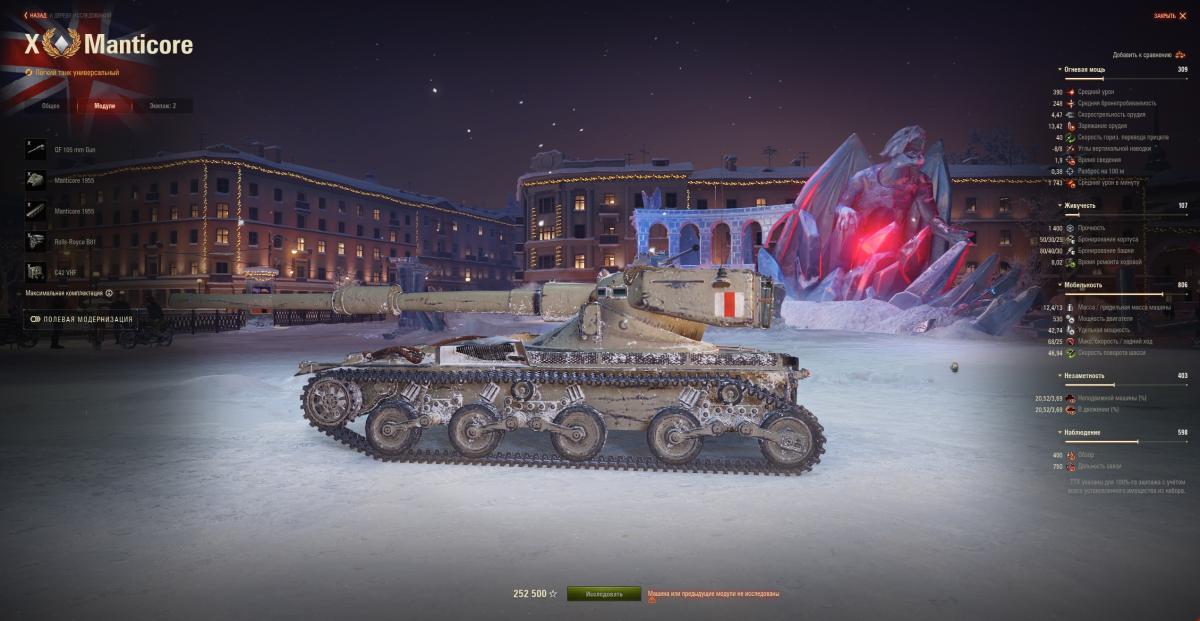Click the green Исследовать research button
Screen dimensions: 1200x621
(603, 594)
